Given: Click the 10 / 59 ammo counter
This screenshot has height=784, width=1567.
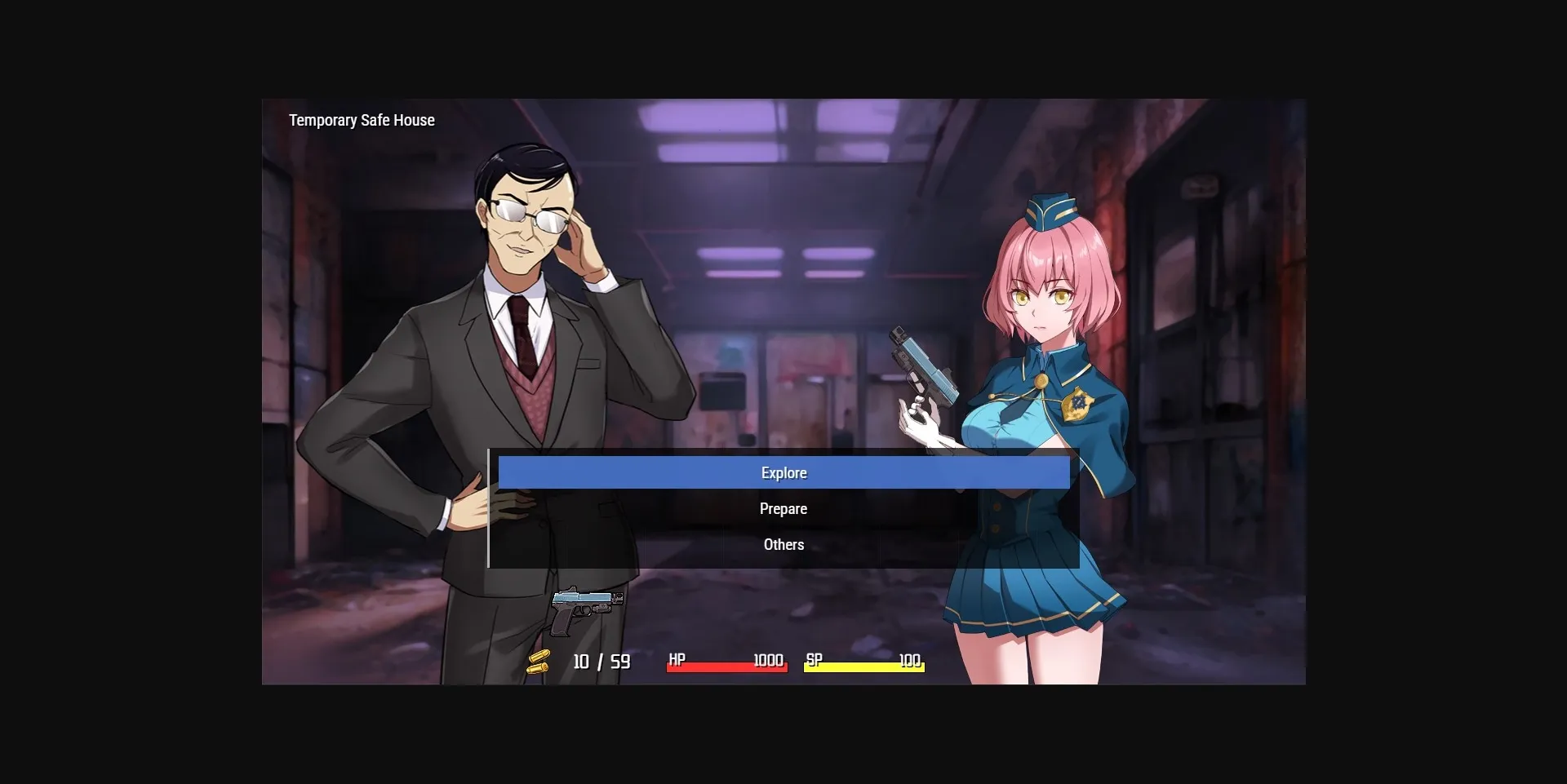Looking at the screenshot, I should (601, 661).
